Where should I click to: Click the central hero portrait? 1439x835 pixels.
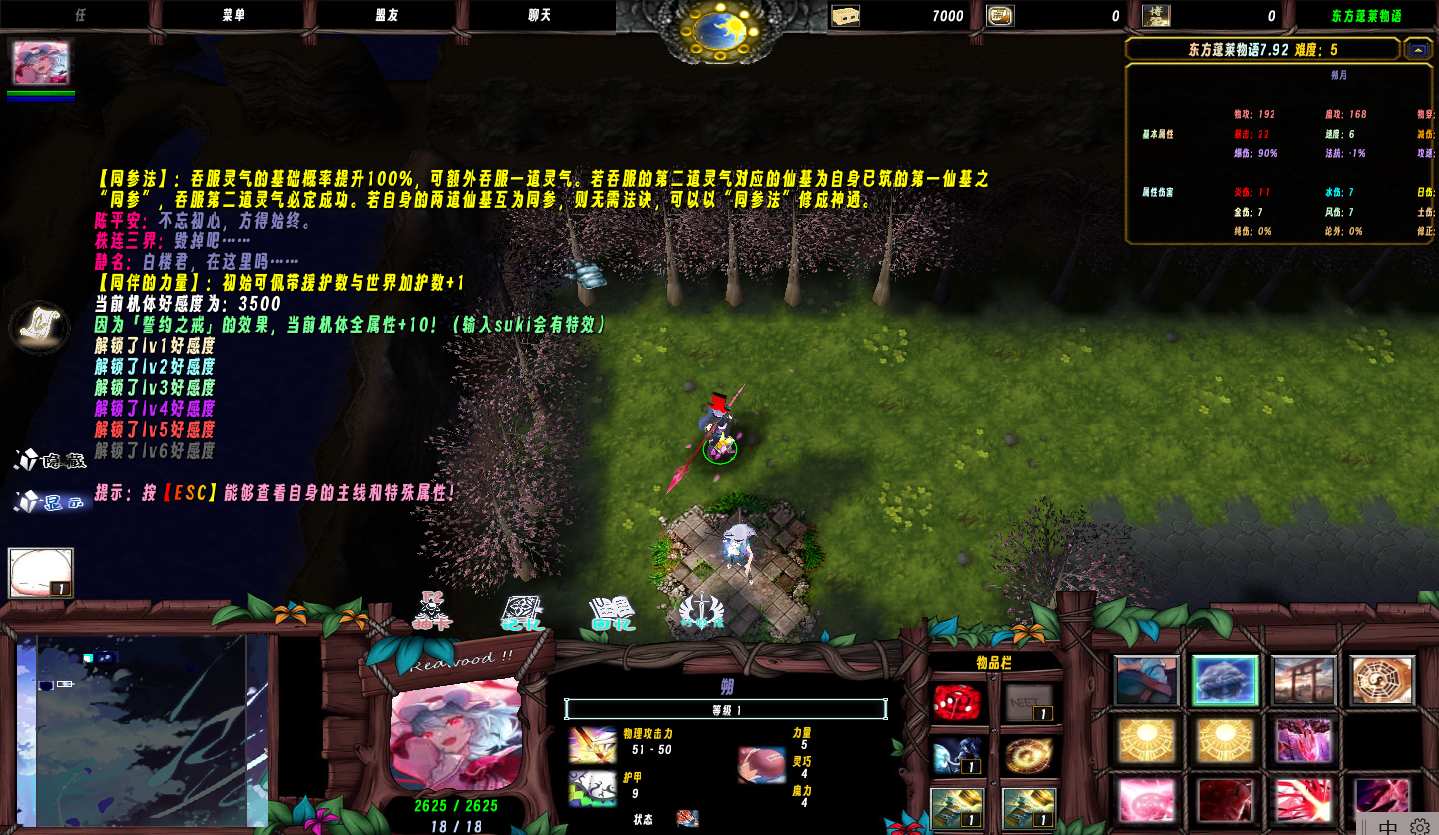[x=455, y=734]
